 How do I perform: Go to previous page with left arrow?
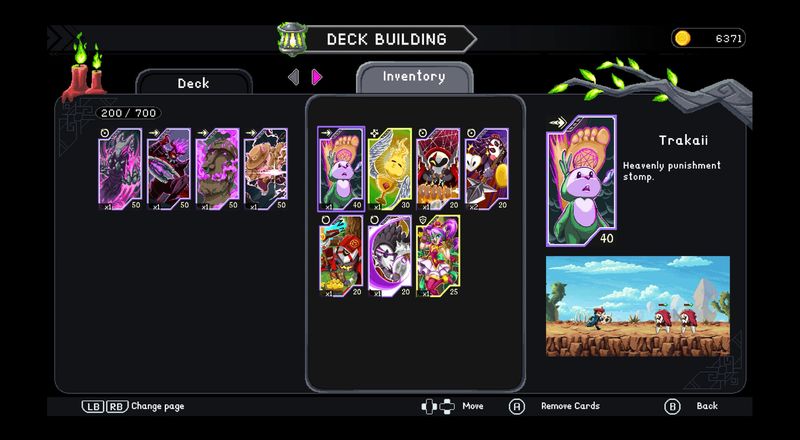coord(293,77)
